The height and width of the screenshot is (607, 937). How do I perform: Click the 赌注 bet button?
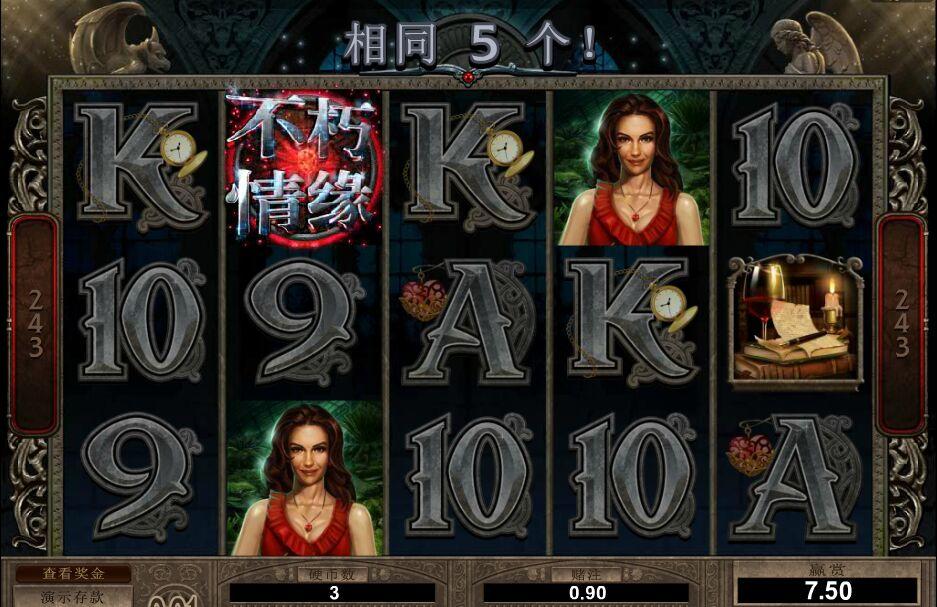pos(585,574)
